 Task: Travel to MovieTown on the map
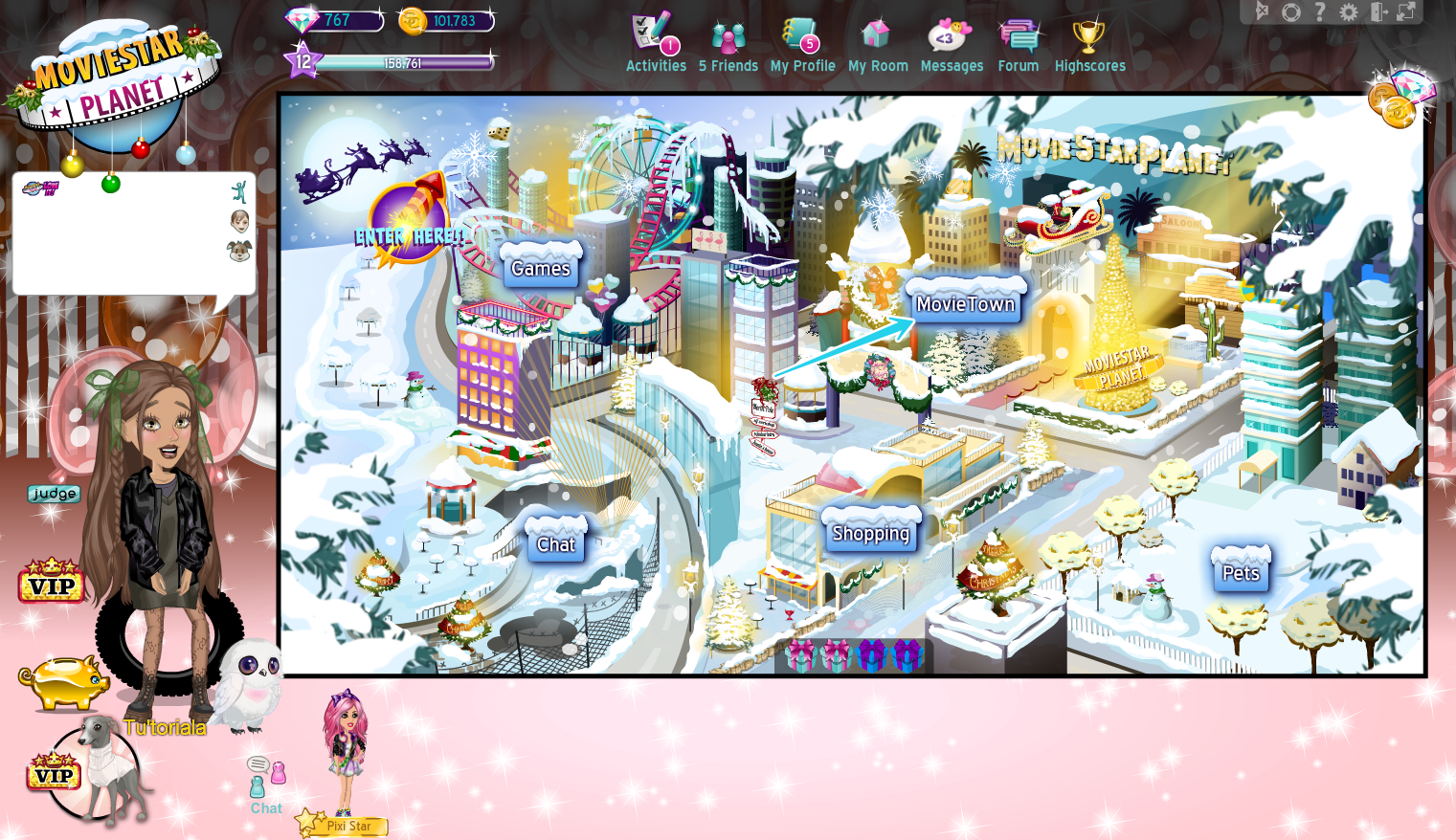966,302
